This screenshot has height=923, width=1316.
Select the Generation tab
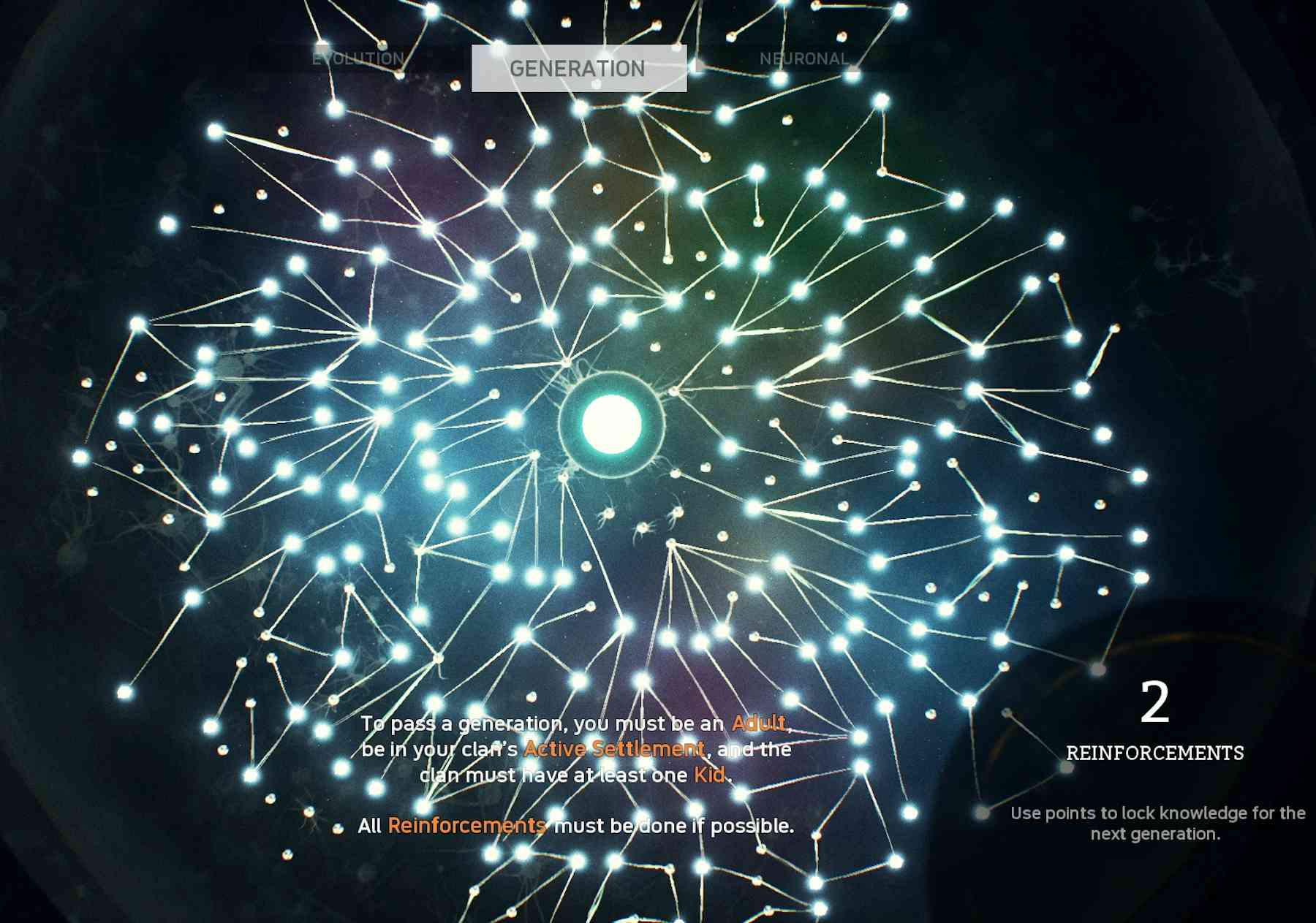click(578, 69)
